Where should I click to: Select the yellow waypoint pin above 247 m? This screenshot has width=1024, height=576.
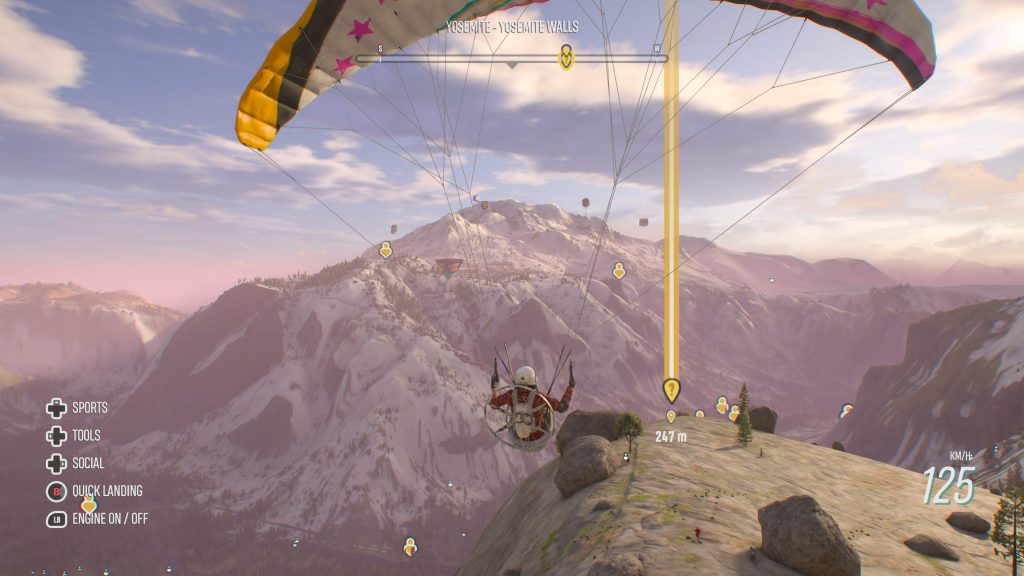click(671, 390)
